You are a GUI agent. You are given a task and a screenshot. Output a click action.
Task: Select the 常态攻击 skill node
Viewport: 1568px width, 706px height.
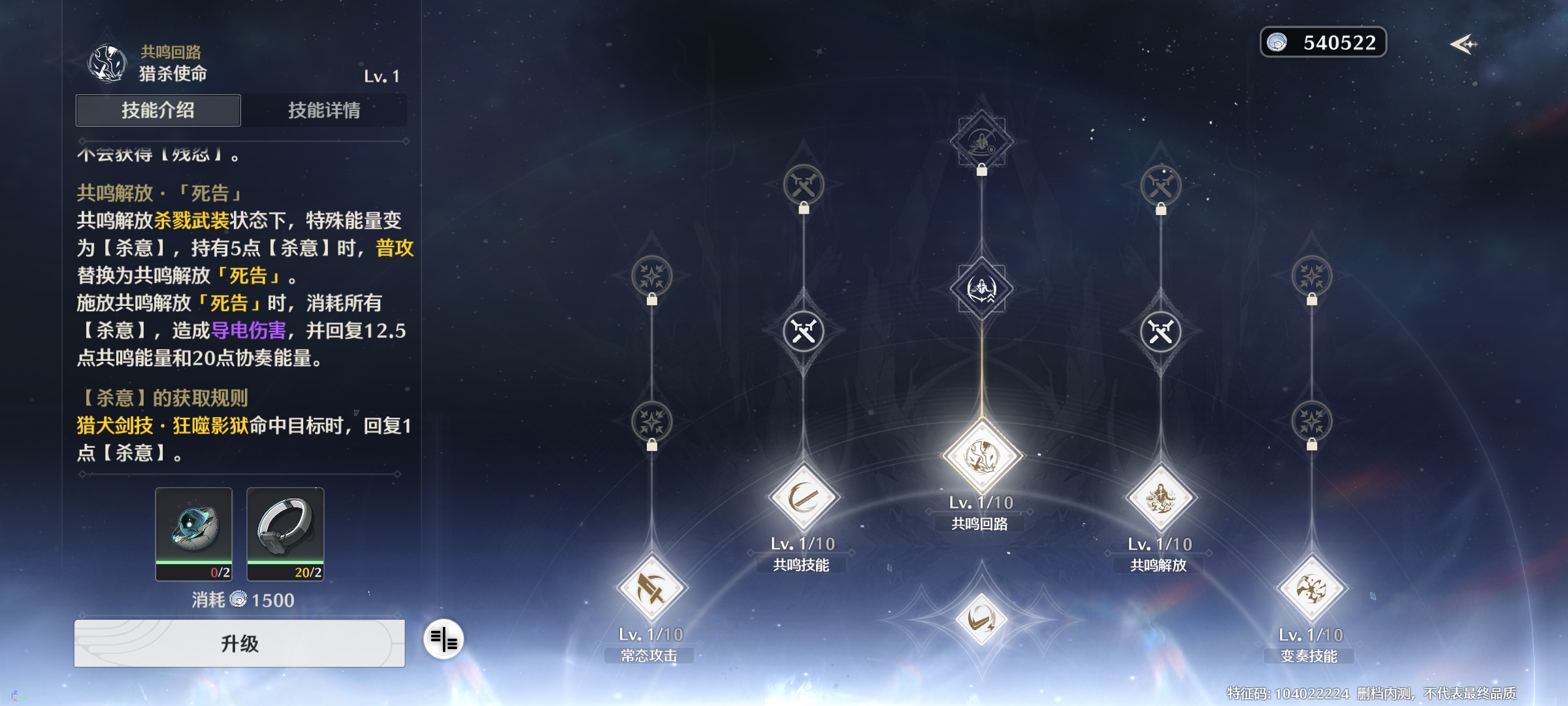[651, 588]
